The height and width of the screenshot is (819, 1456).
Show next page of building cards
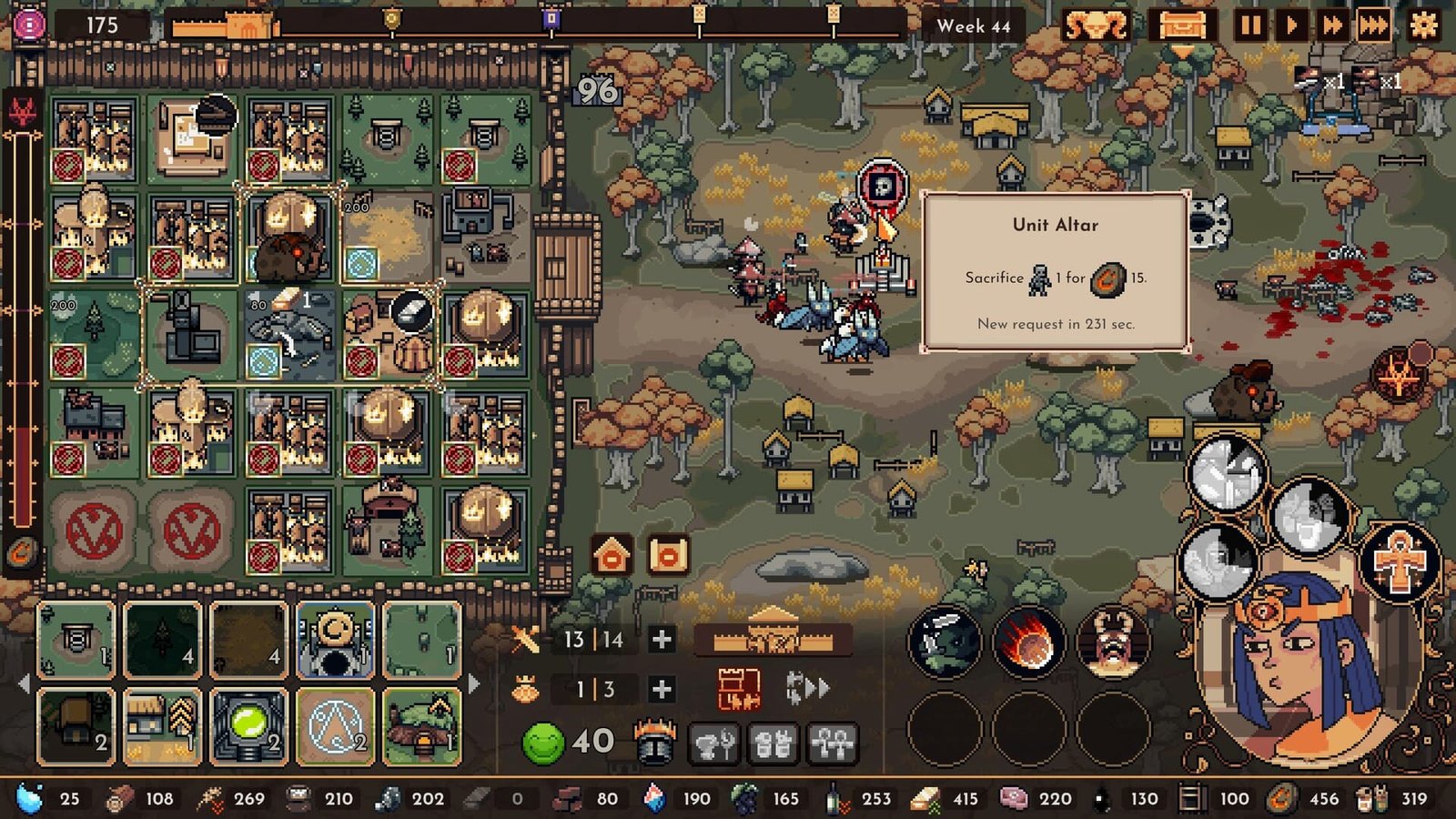474,682
